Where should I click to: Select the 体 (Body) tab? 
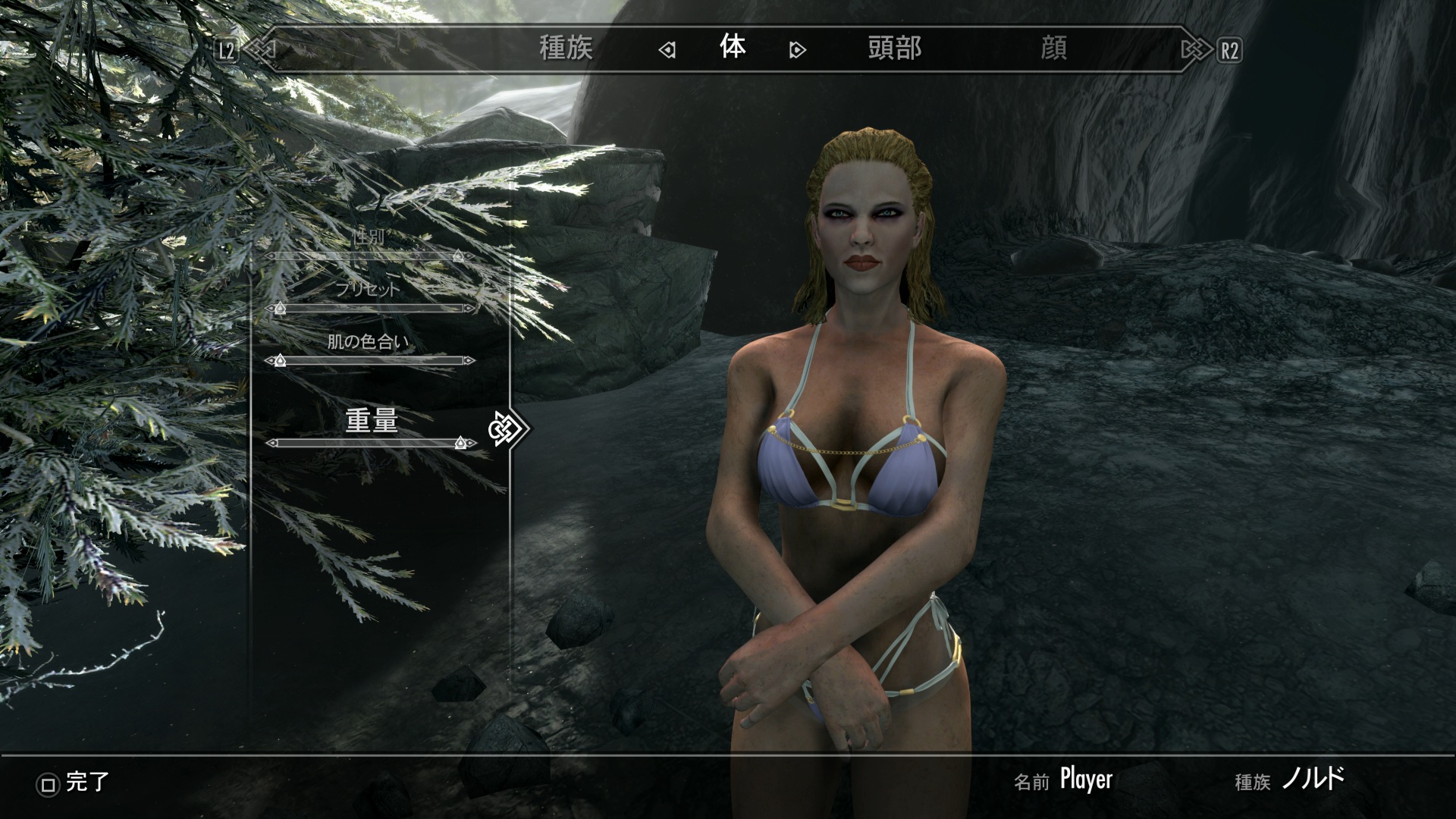coord(733,48)
